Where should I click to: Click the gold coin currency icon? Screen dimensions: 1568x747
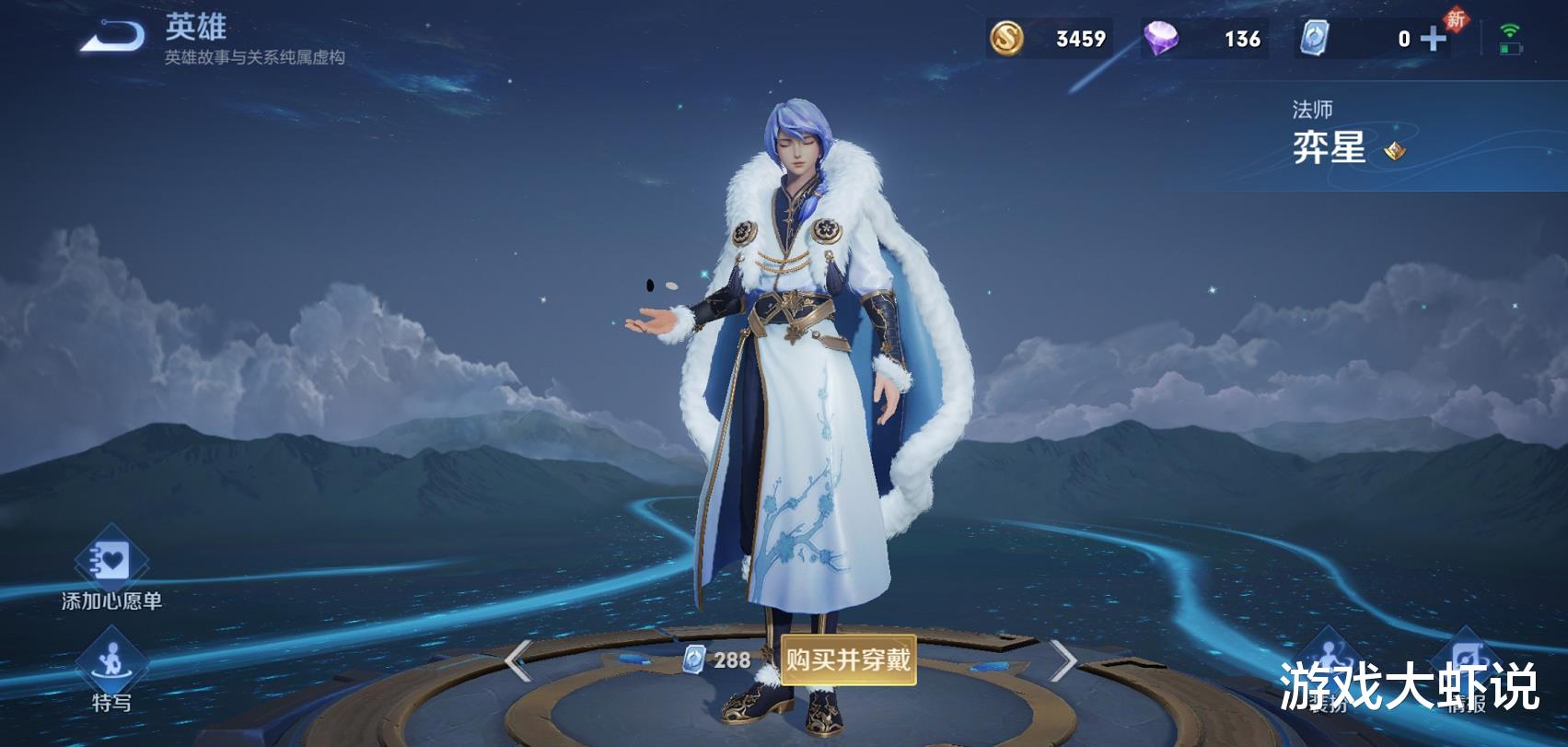pyautogui.click(x=1006, y=39)
